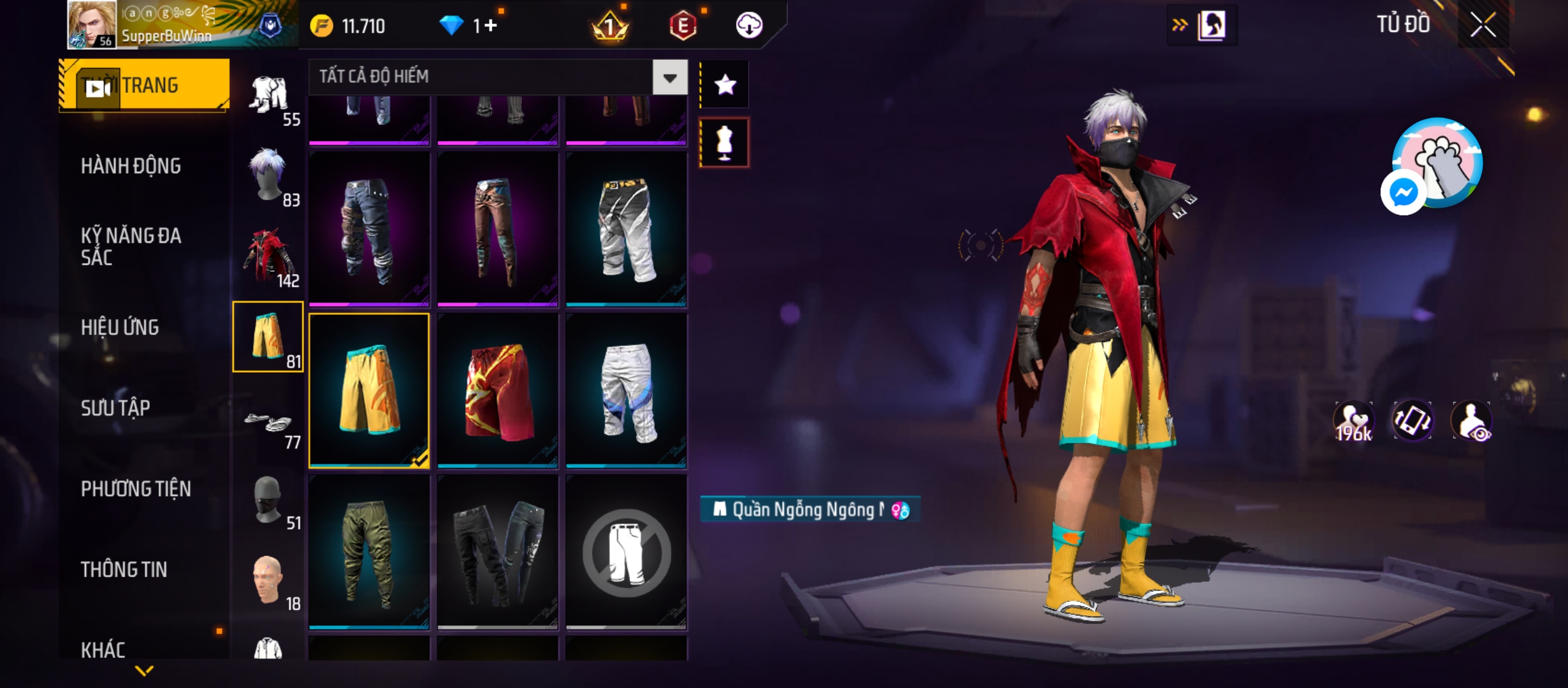Add diamonds with the plus button
Viewport: 1568px width, 688px height.
[x=491, y=26]
